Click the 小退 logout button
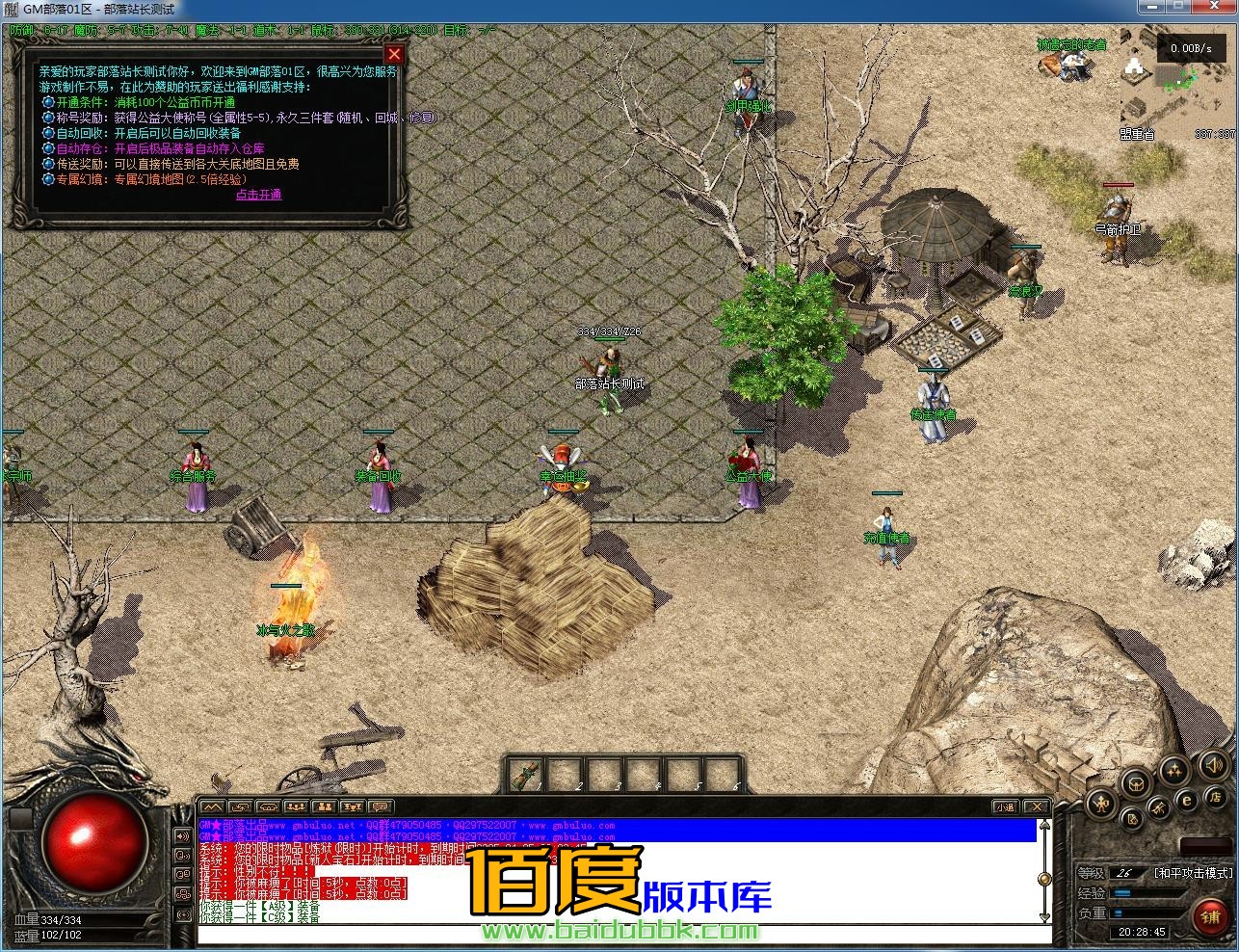 tap(1005, 807)
